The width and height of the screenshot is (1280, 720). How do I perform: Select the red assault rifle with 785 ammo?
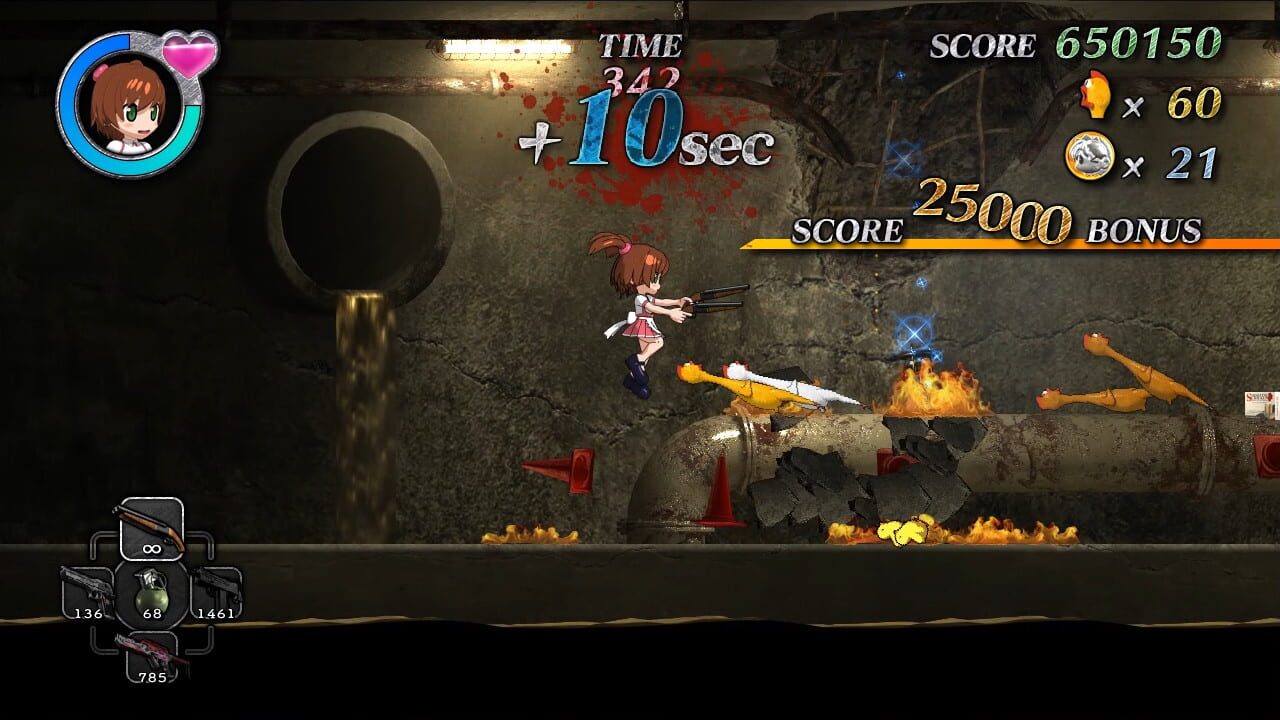pyautogui.click(x=152, y=656)
